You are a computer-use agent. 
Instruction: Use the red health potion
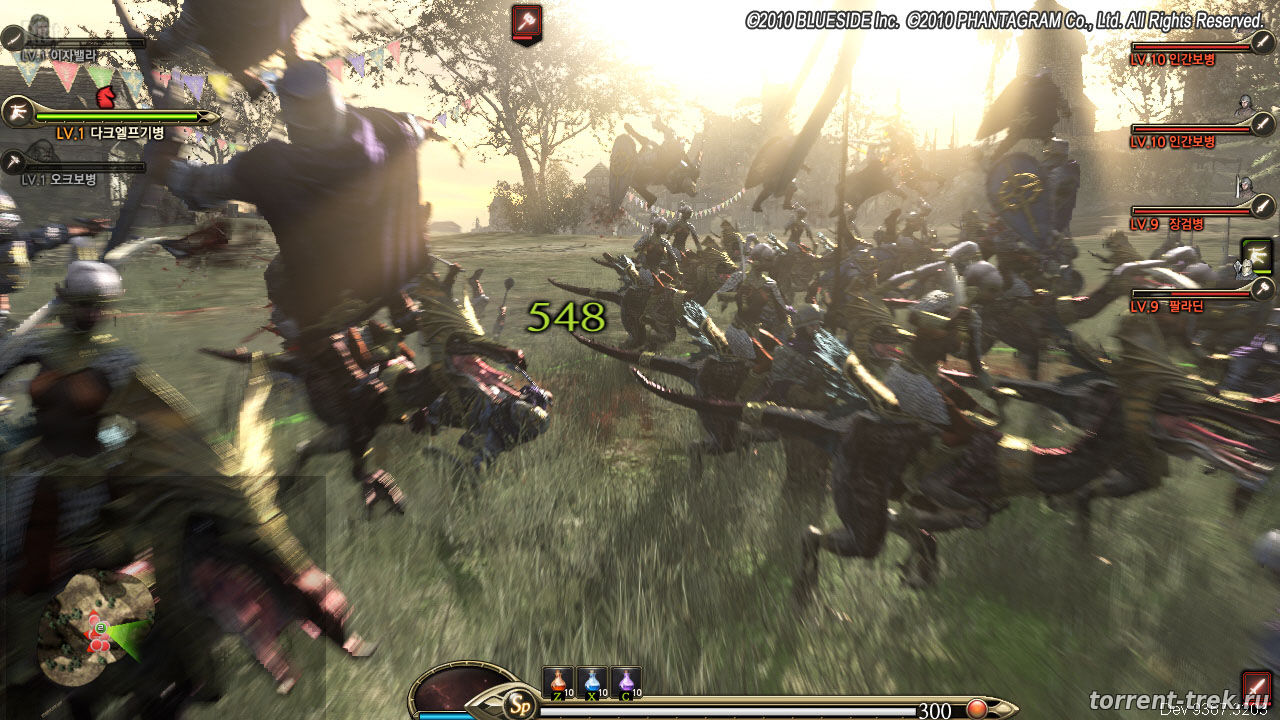[558, 682]
